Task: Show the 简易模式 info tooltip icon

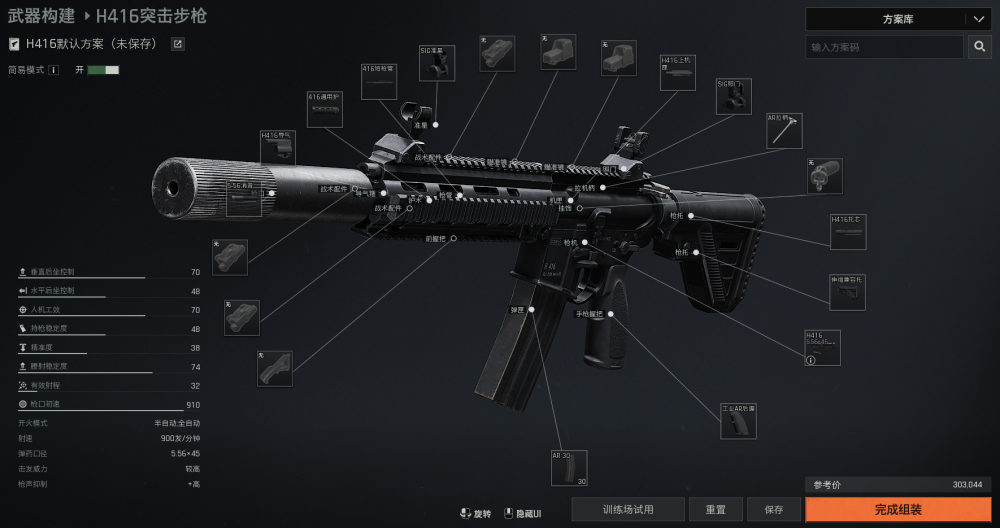Action: (x=54, y=70)
